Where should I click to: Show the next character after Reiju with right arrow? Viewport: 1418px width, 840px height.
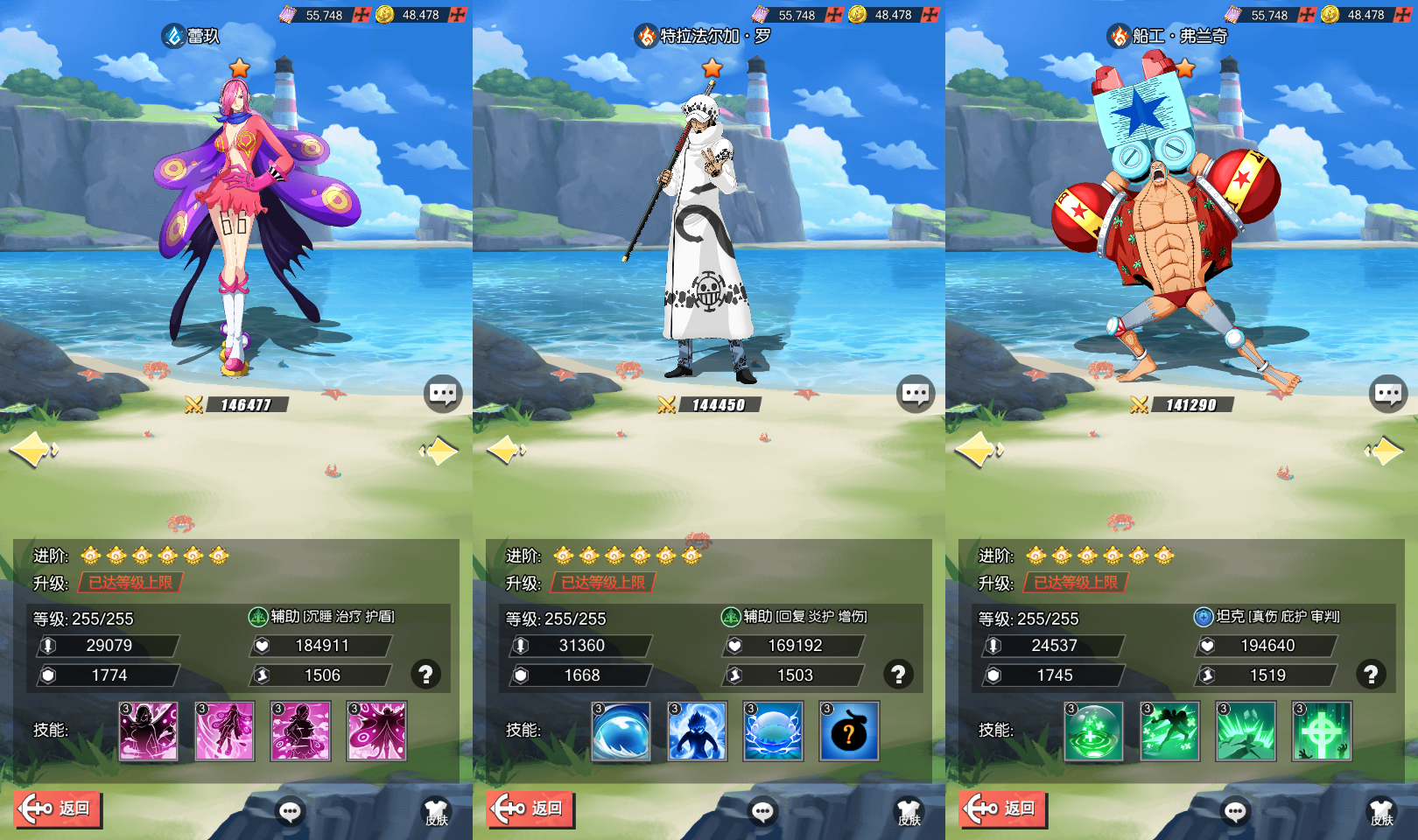tap(439, 451)
